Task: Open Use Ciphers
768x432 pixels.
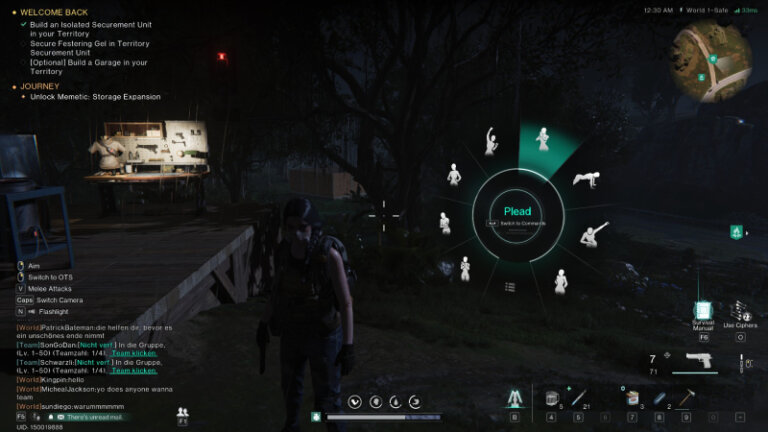Action: pos(740,311)
